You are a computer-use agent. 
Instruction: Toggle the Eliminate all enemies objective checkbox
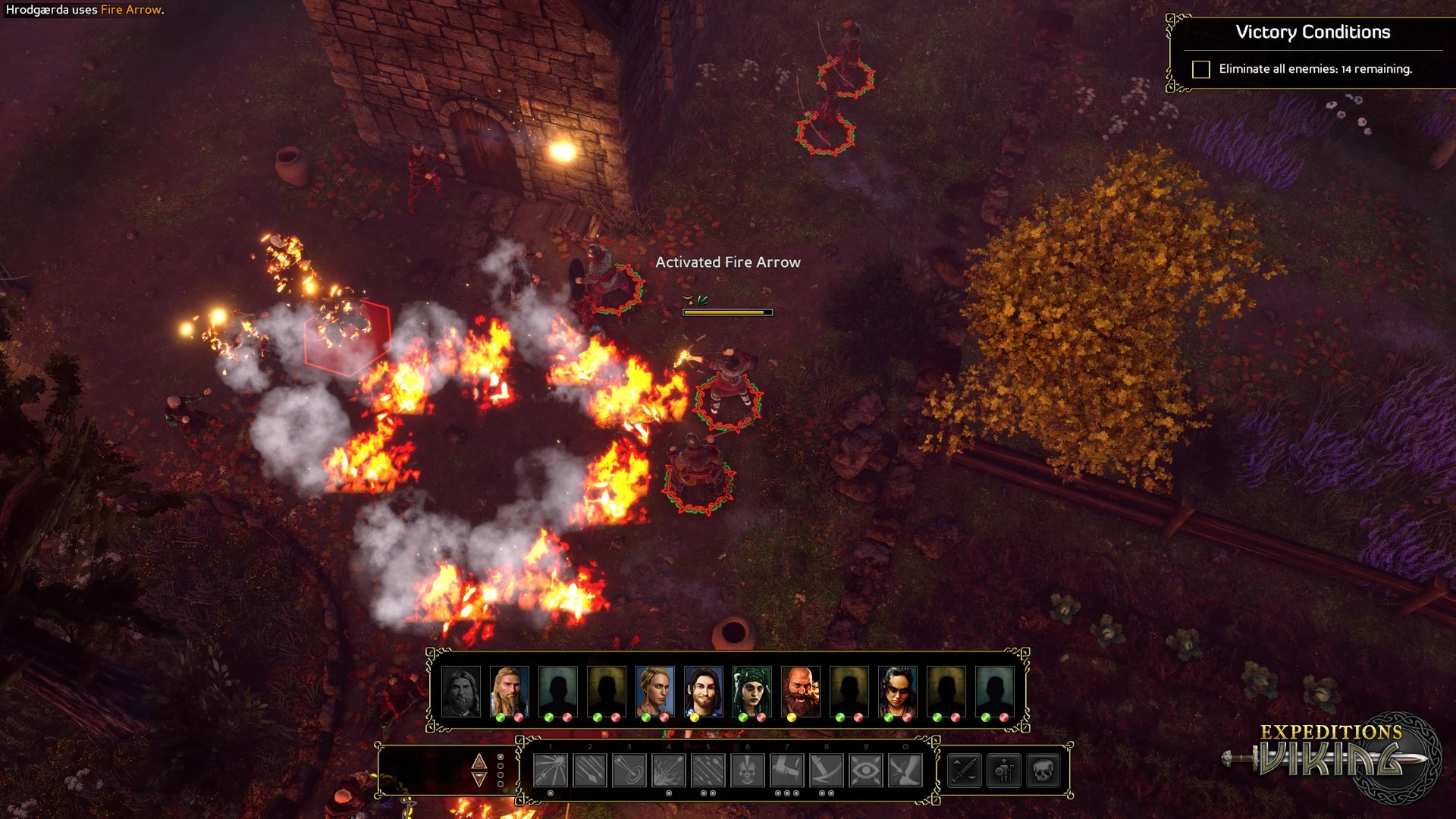pyautogui.click(x=1200, y=69)
